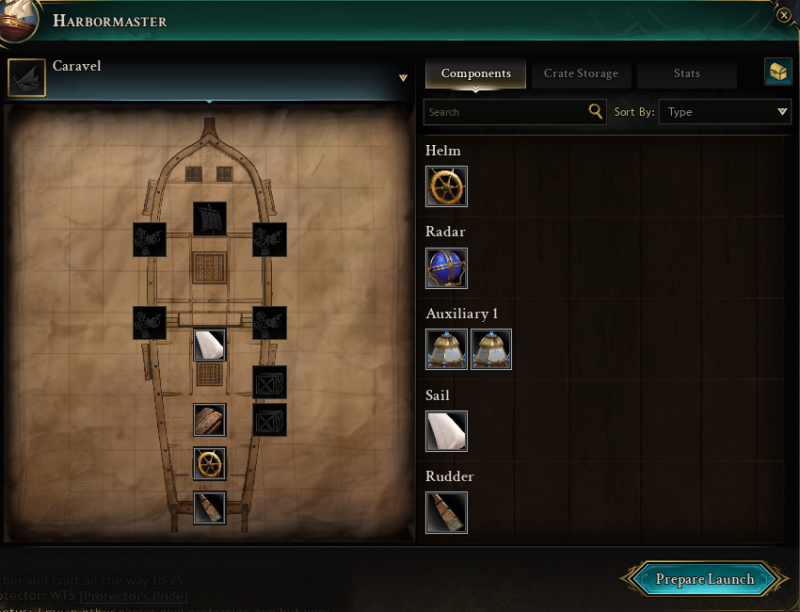Open the Stats tab
800x612 pixels.
686,73
